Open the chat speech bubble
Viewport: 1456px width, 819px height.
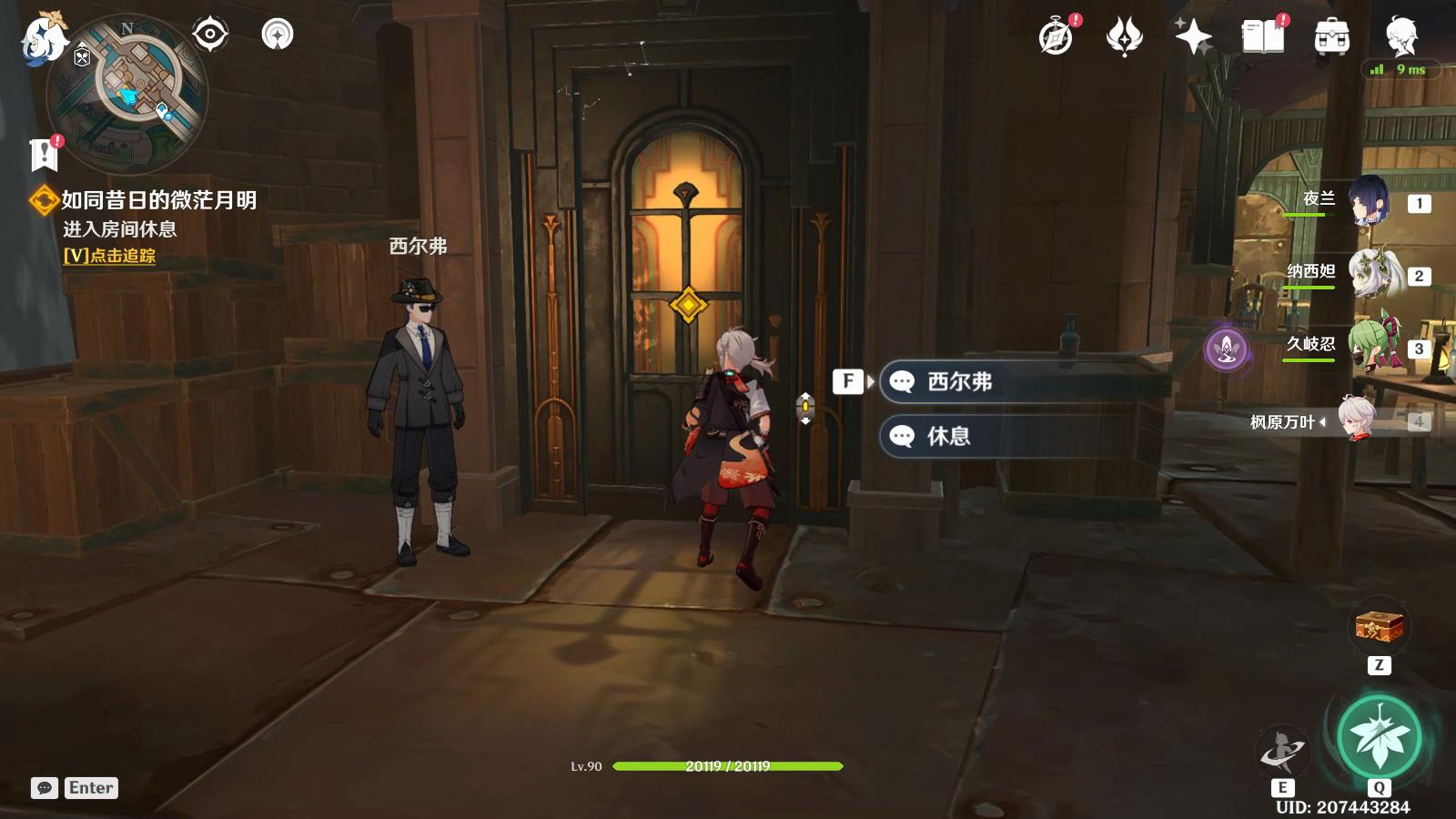[x=44, y=788]
